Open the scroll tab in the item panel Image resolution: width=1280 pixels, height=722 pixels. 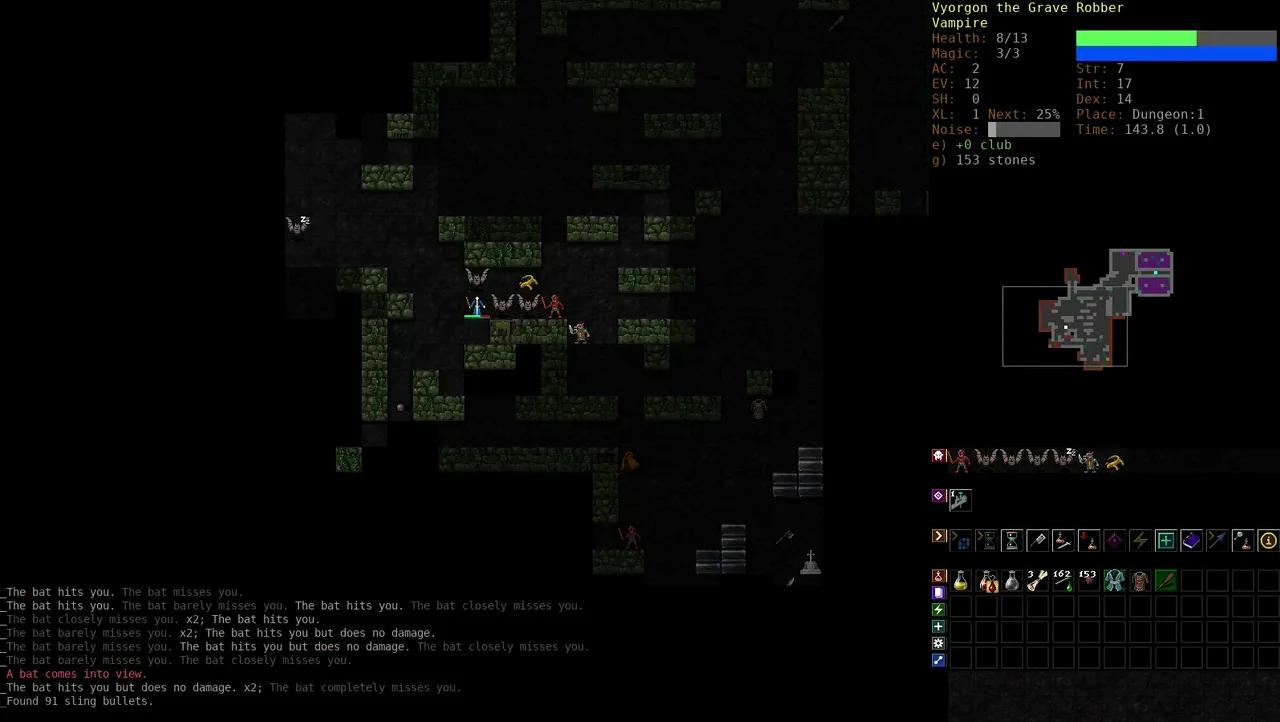938,592
